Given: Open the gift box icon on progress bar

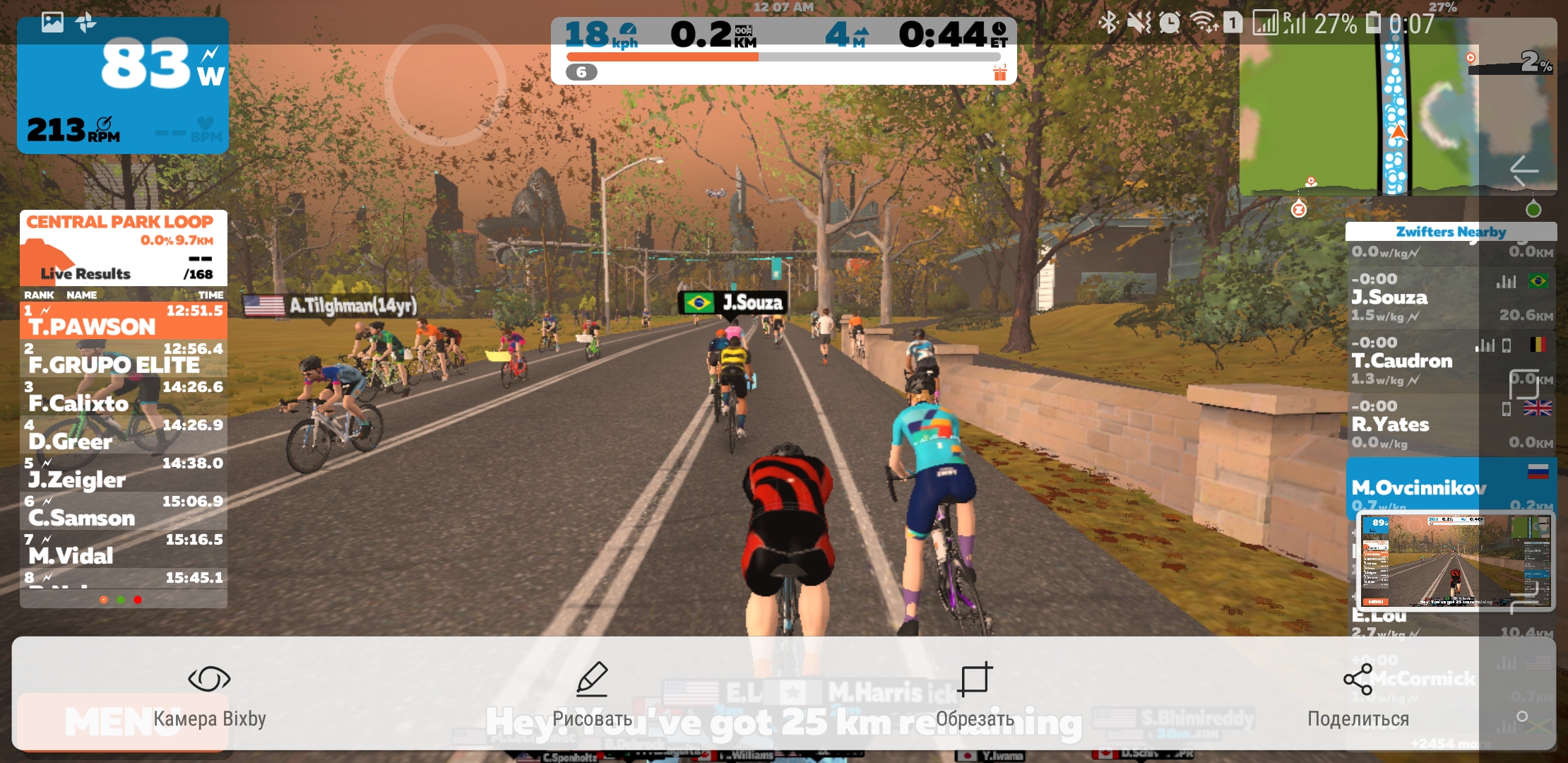Looking at the screenshot, I should (999, 73).
